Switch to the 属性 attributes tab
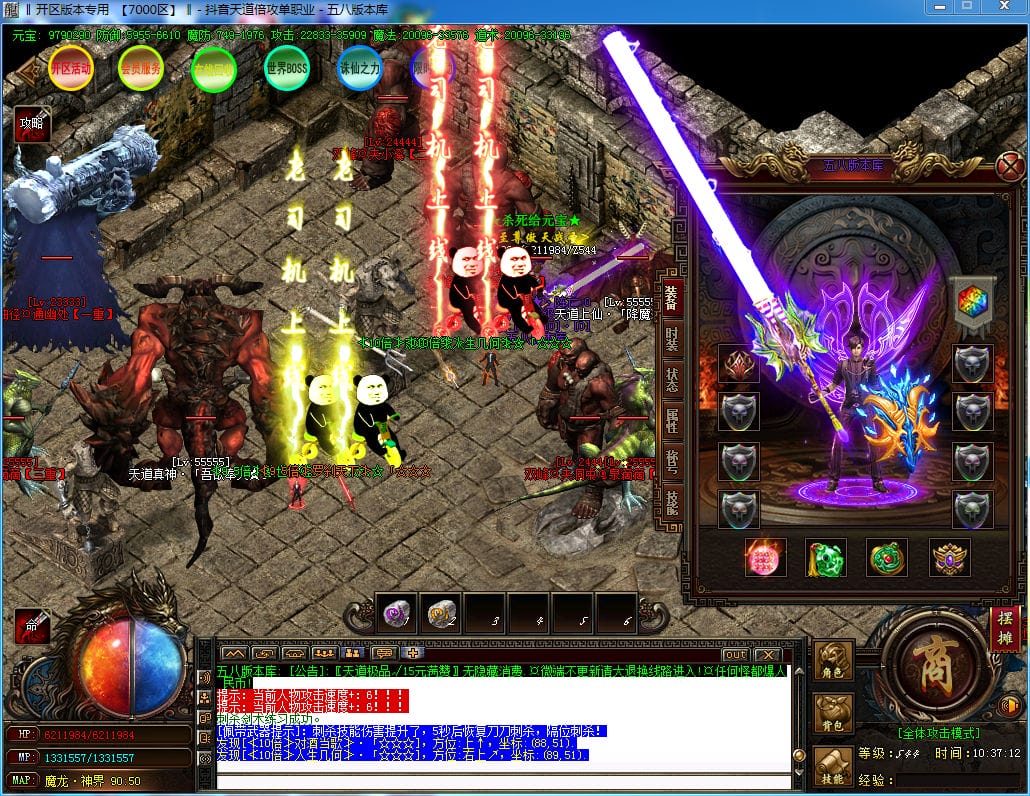 672,423
